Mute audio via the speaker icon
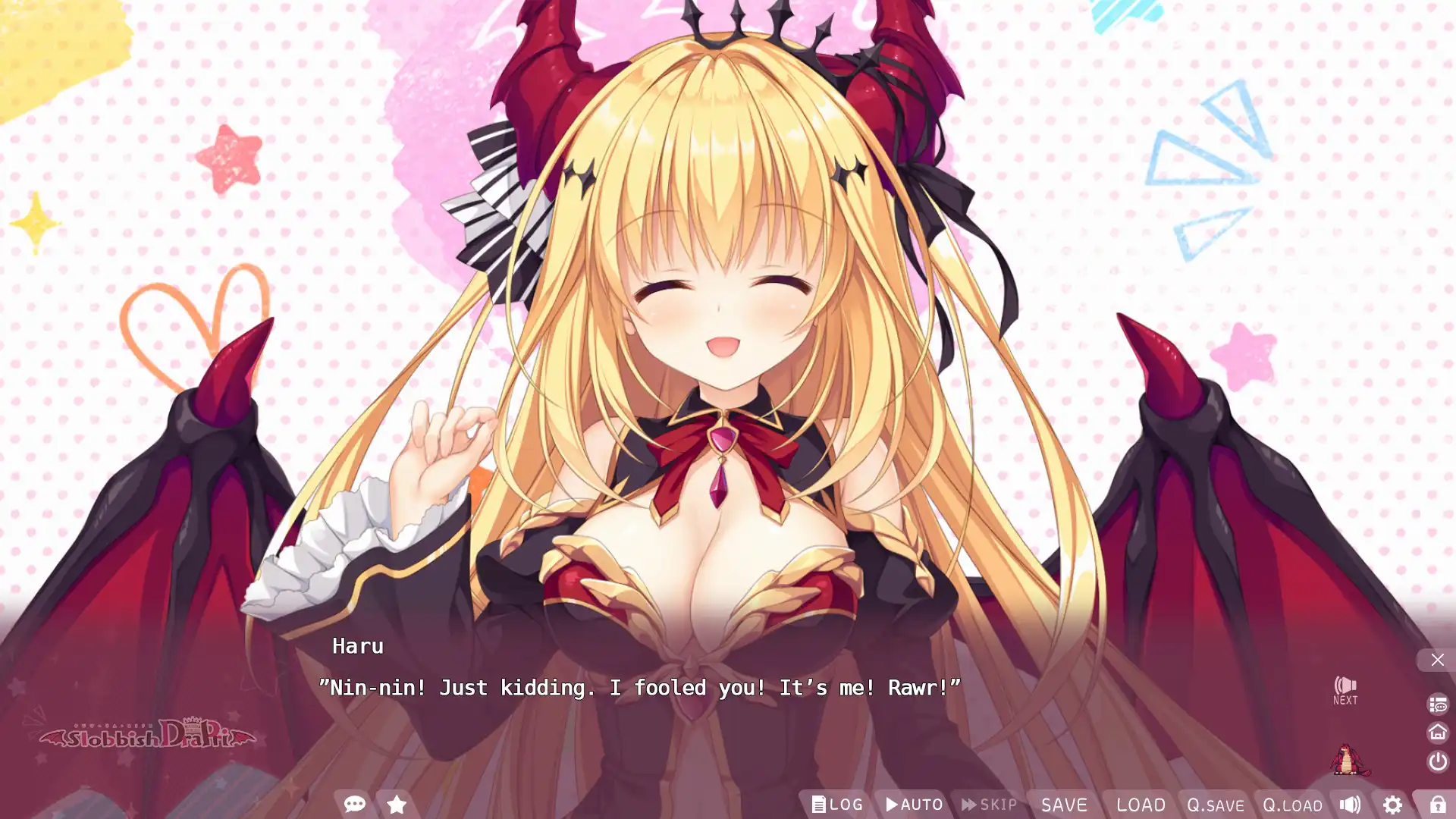Screen dimensions: 1456x819 pos(1351,805)
